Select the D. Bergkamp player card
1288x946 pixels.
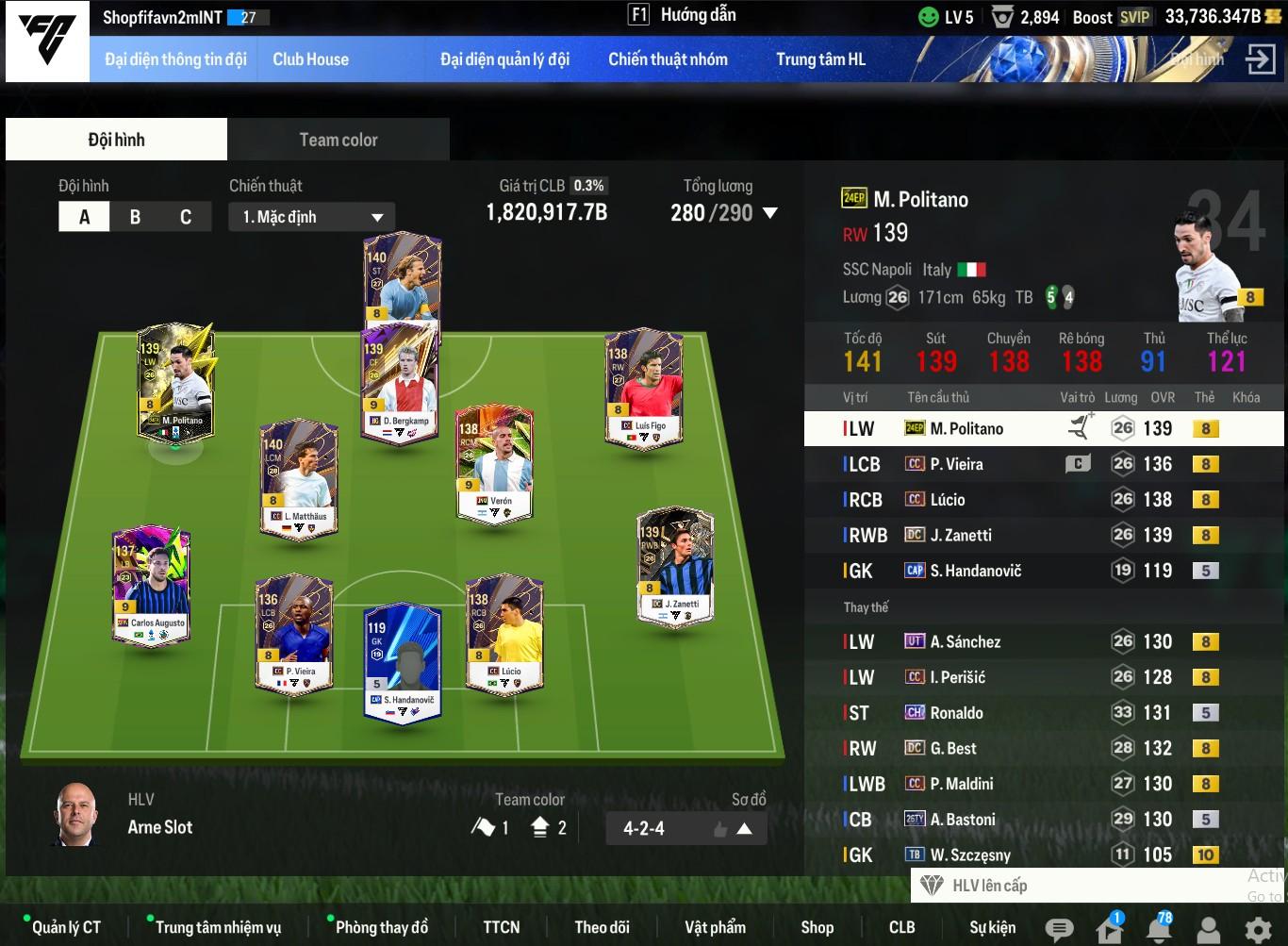401,382
